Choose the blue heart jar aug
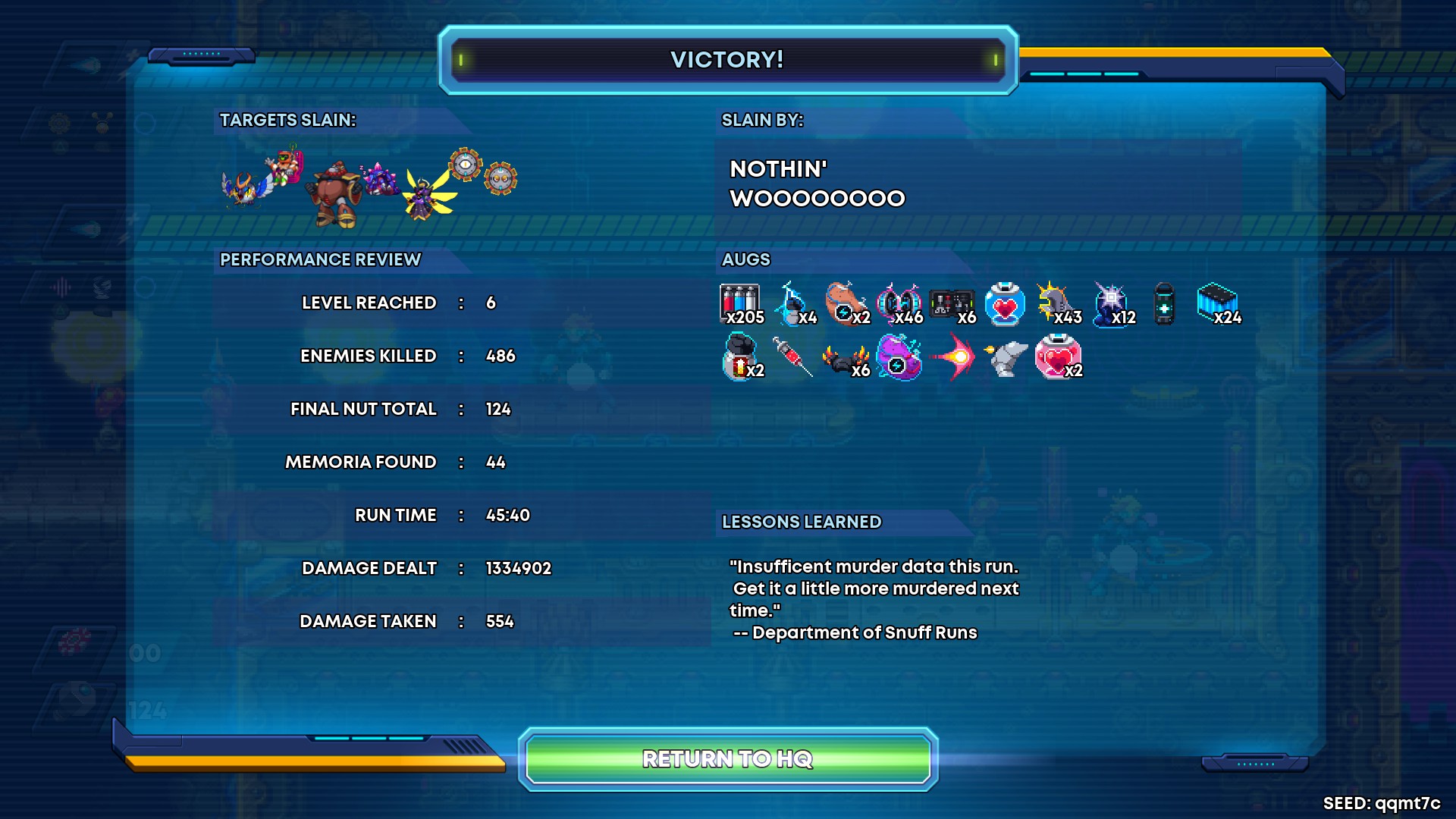1456x819 pixels. (x=1005, y=304)
